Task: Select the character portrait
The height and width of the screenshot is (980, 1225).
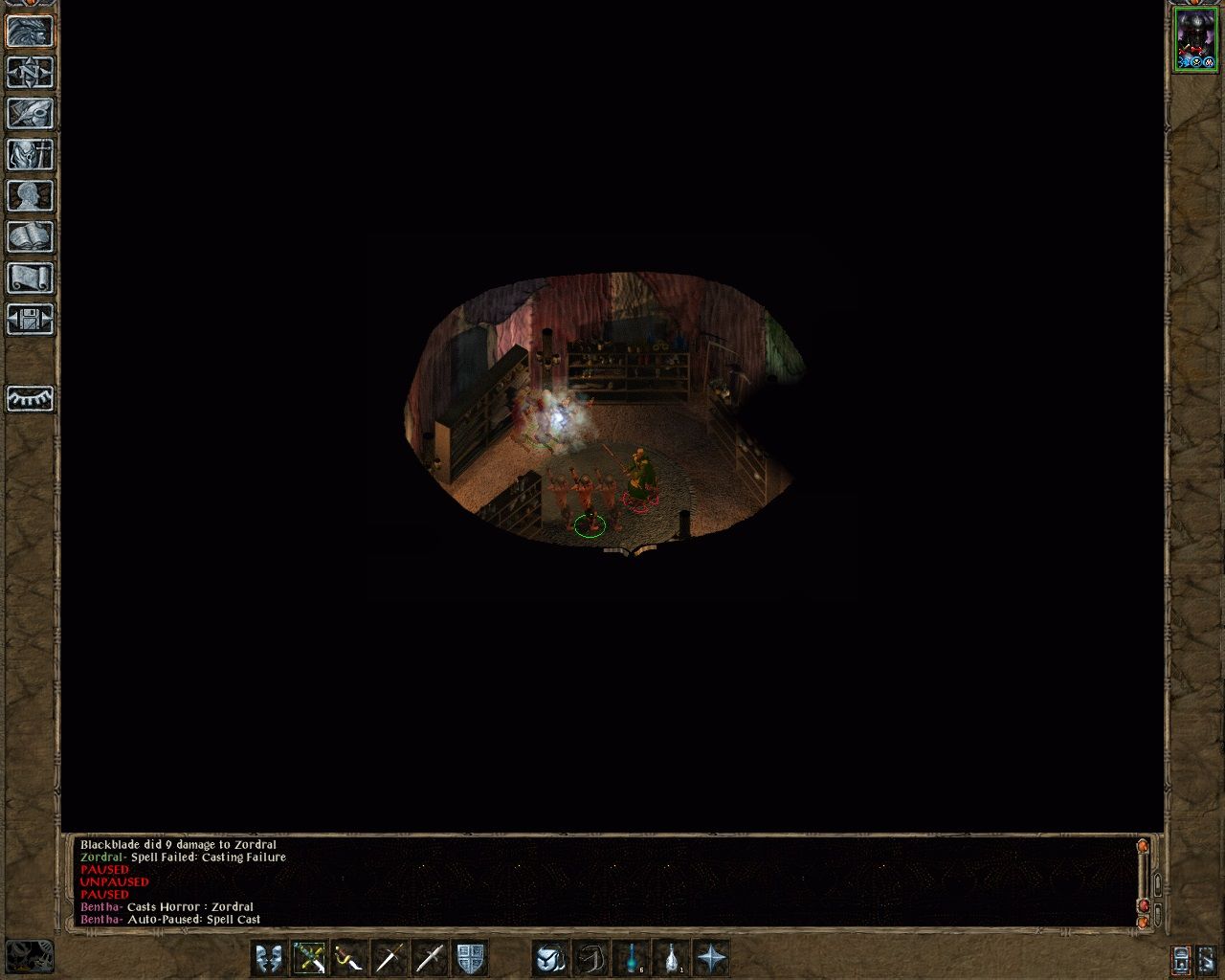Action: point(1194,40)
